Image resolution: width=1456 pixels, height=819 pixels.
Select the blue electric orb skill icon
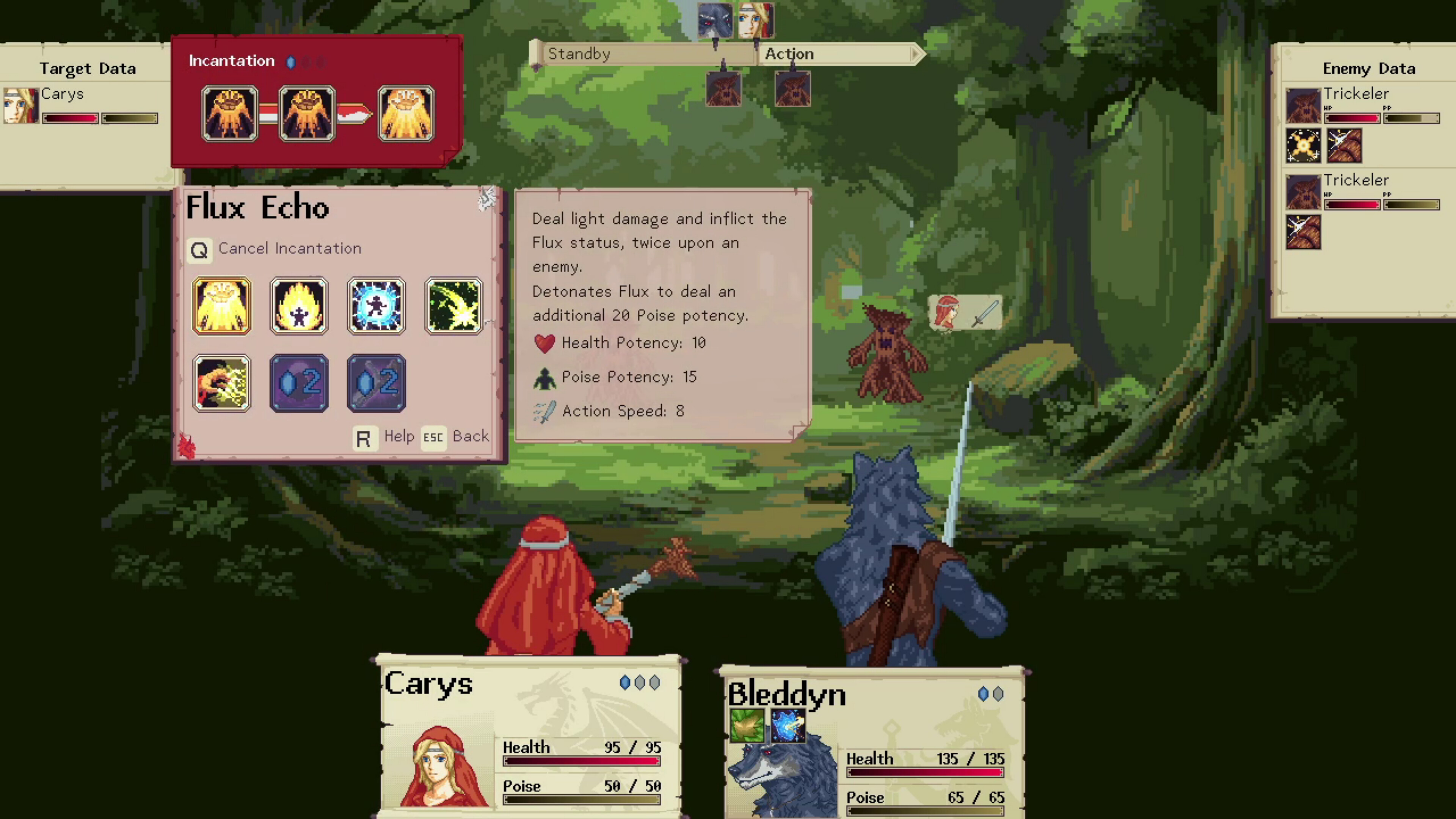tap(377, 305)
